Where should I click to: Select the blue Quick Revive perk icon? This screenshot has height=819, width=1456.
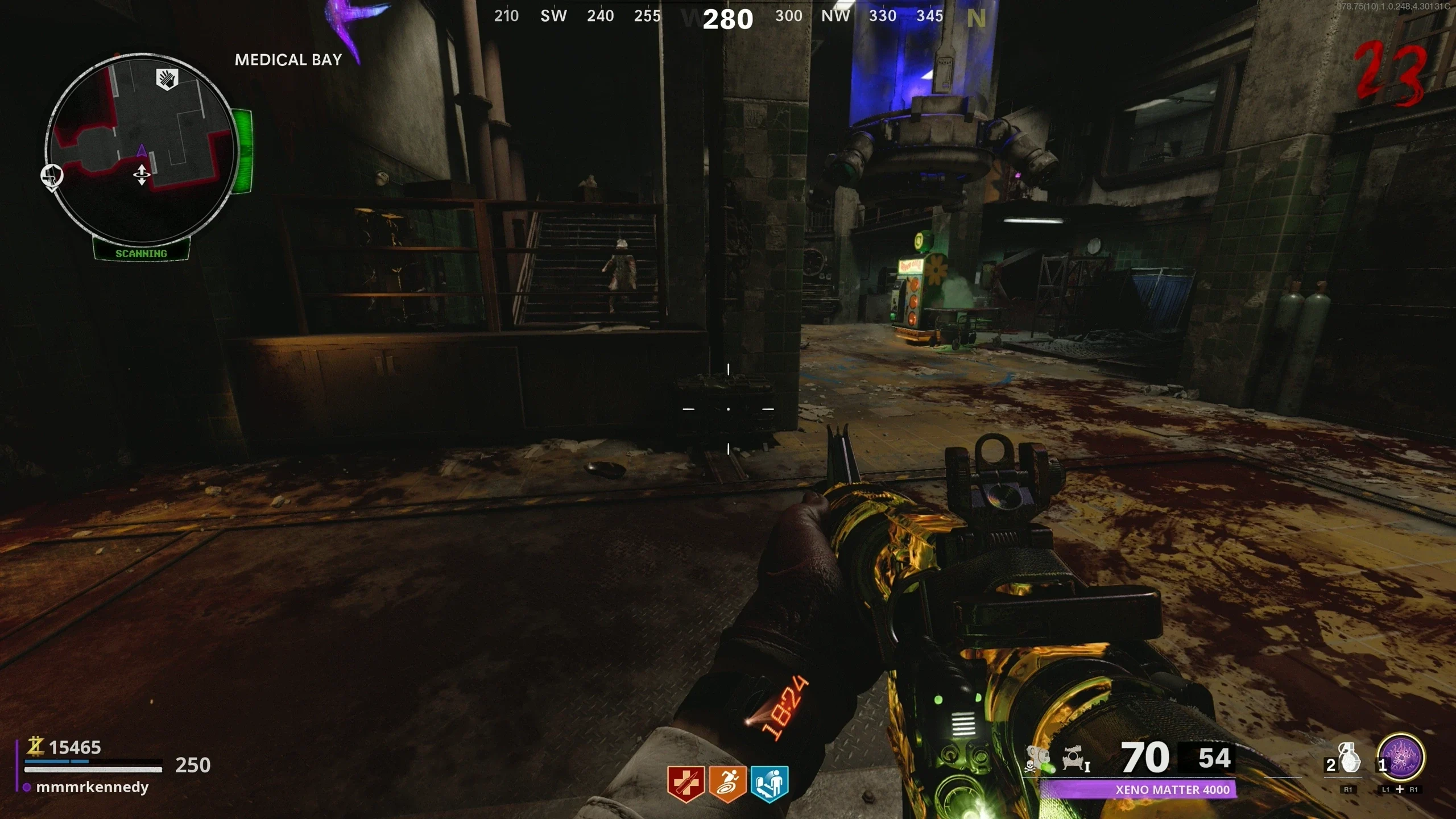point(769,783)
